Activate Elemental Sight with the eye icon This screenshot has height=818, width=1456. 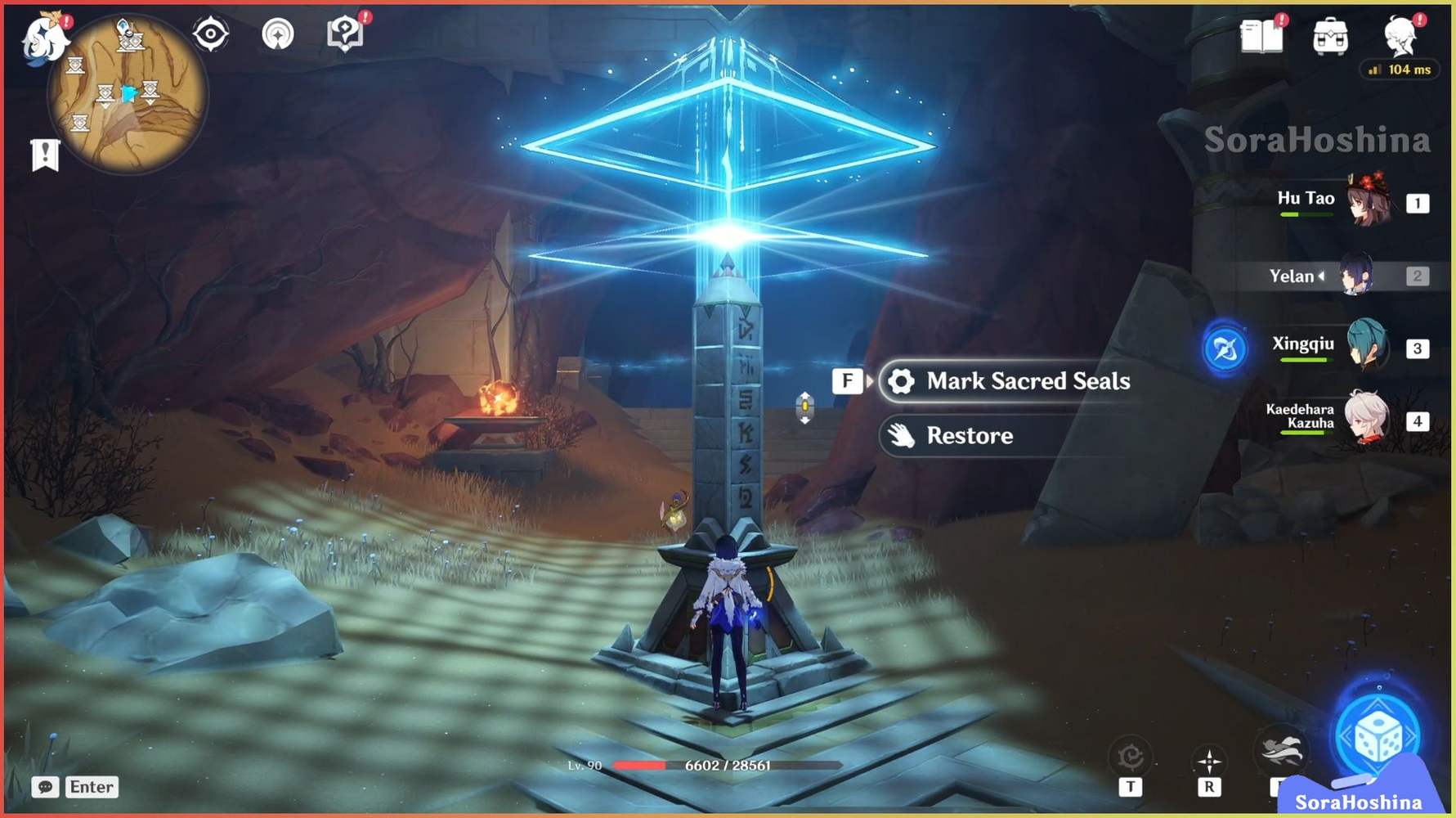(211, 33)
